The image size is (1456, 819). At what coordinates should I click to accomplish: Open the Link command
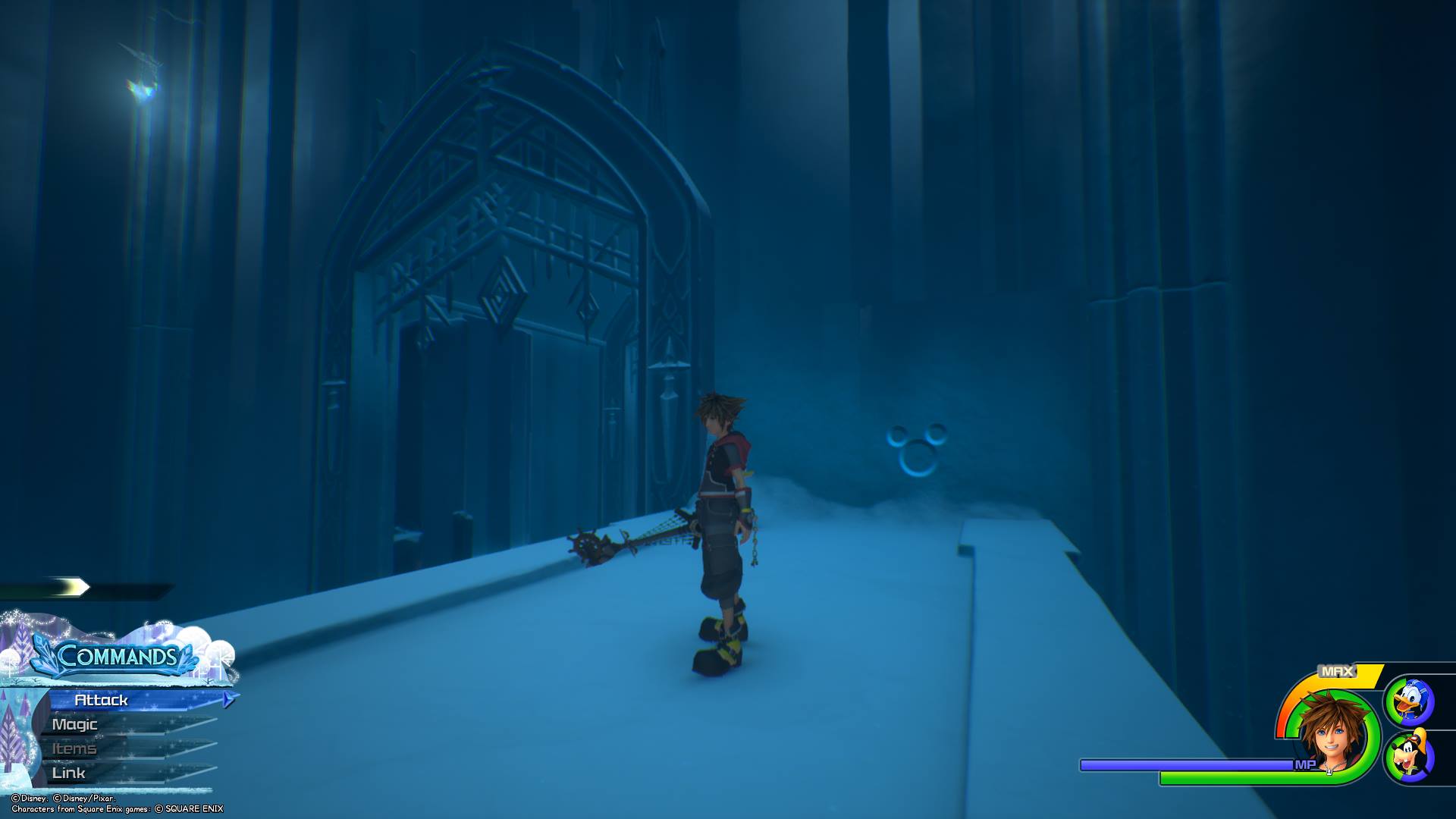tap(69, 773)
